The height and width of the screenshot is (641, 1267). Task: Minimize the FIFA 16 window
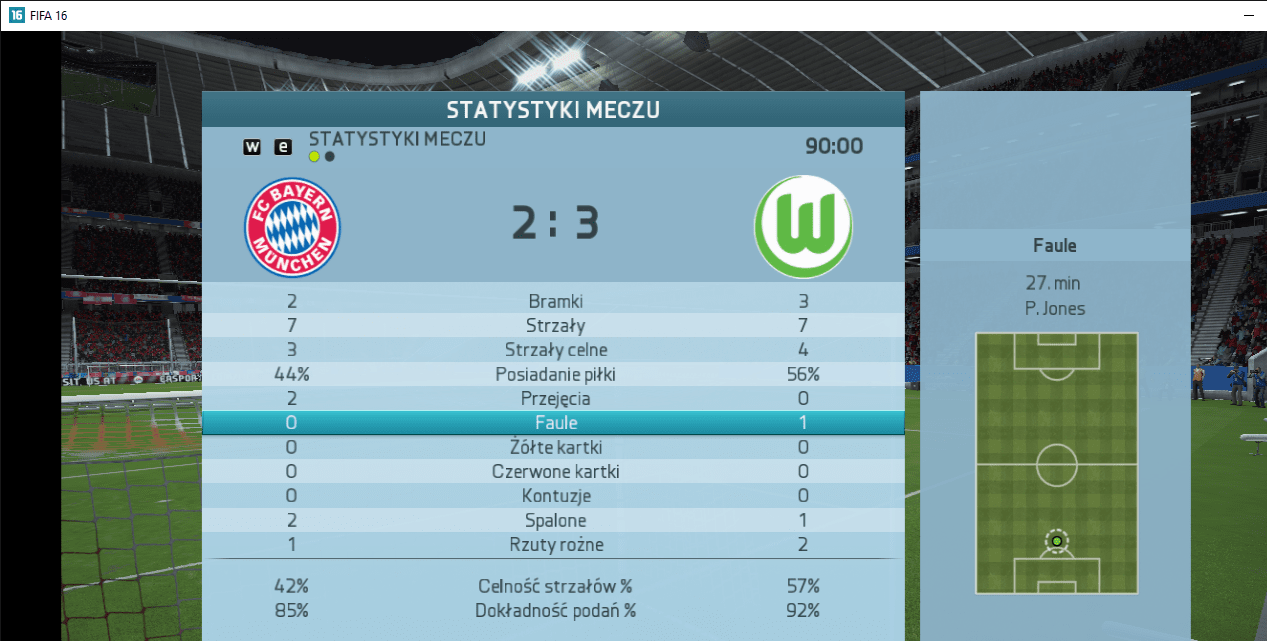coord(1247,16)
